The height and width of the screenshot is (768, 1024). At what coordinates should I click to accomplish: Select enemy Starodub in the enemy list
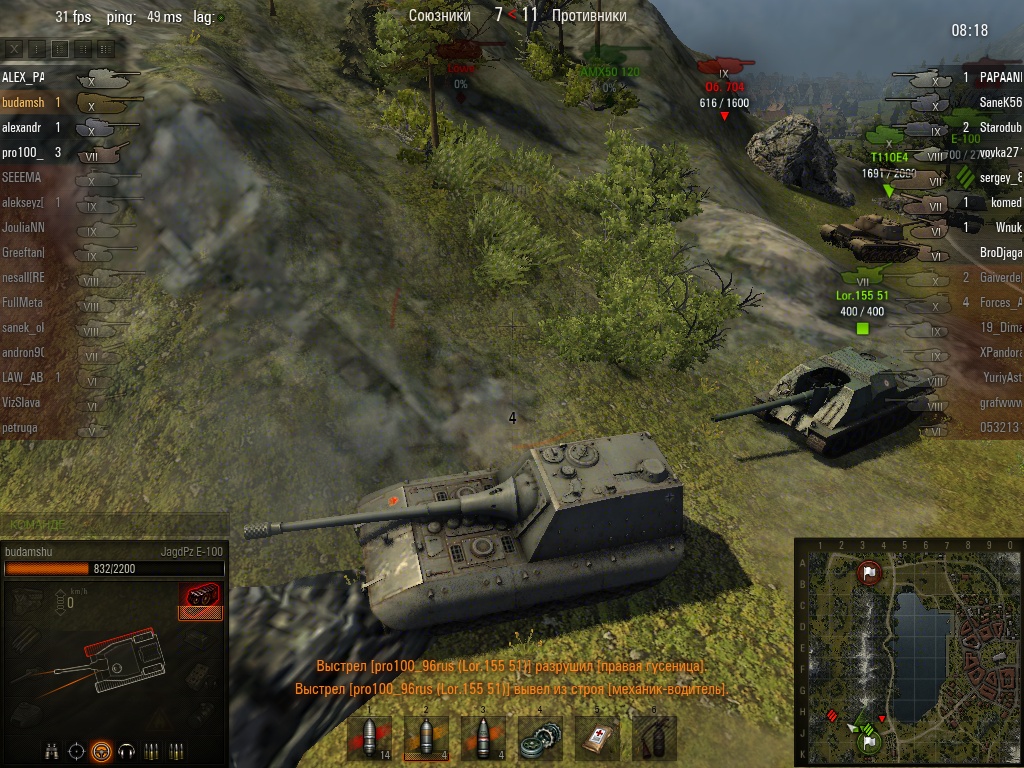click(x=999, y=128)
